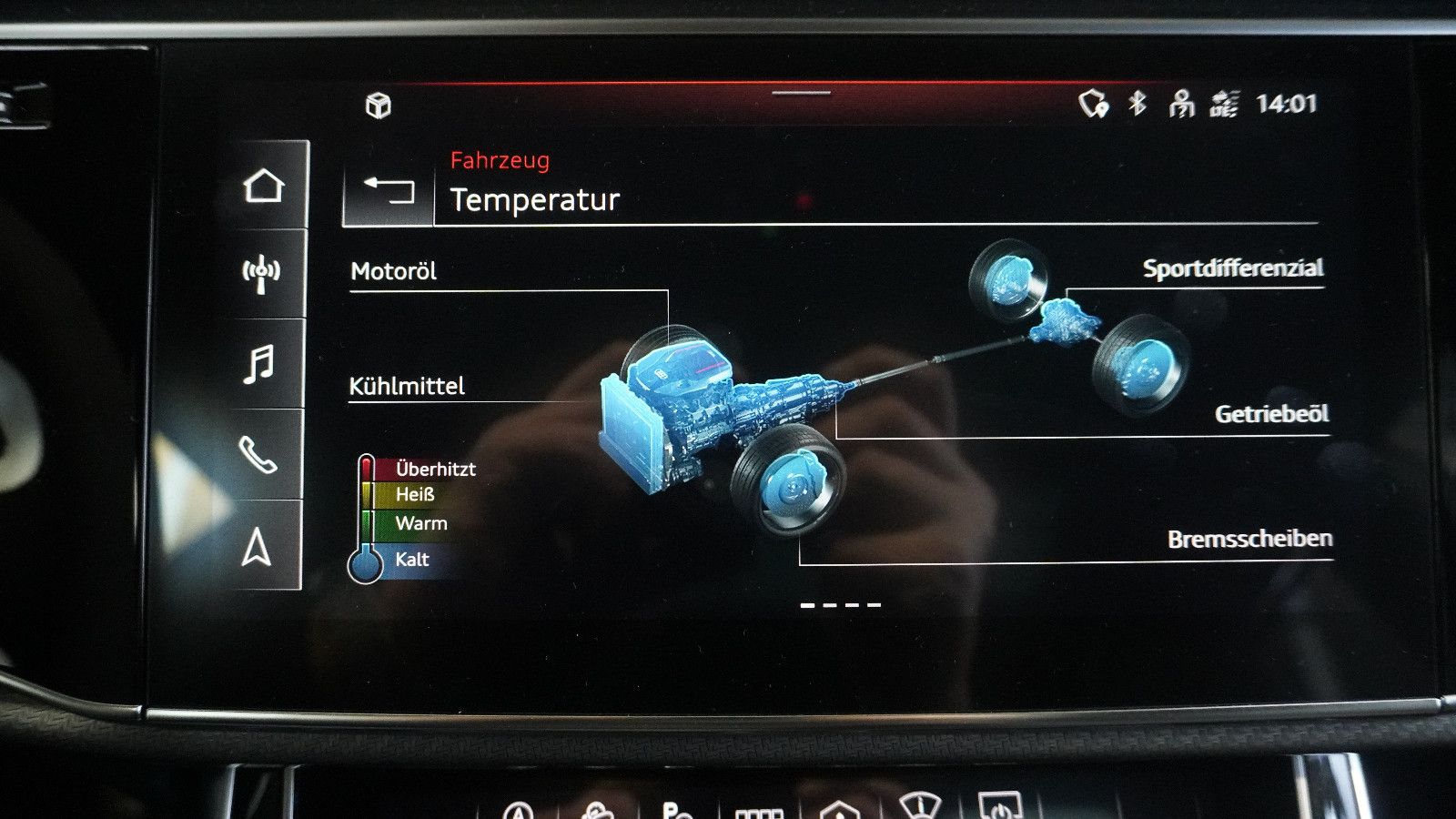Select the Bremsscheiben temperature area

click(1250, 538)
